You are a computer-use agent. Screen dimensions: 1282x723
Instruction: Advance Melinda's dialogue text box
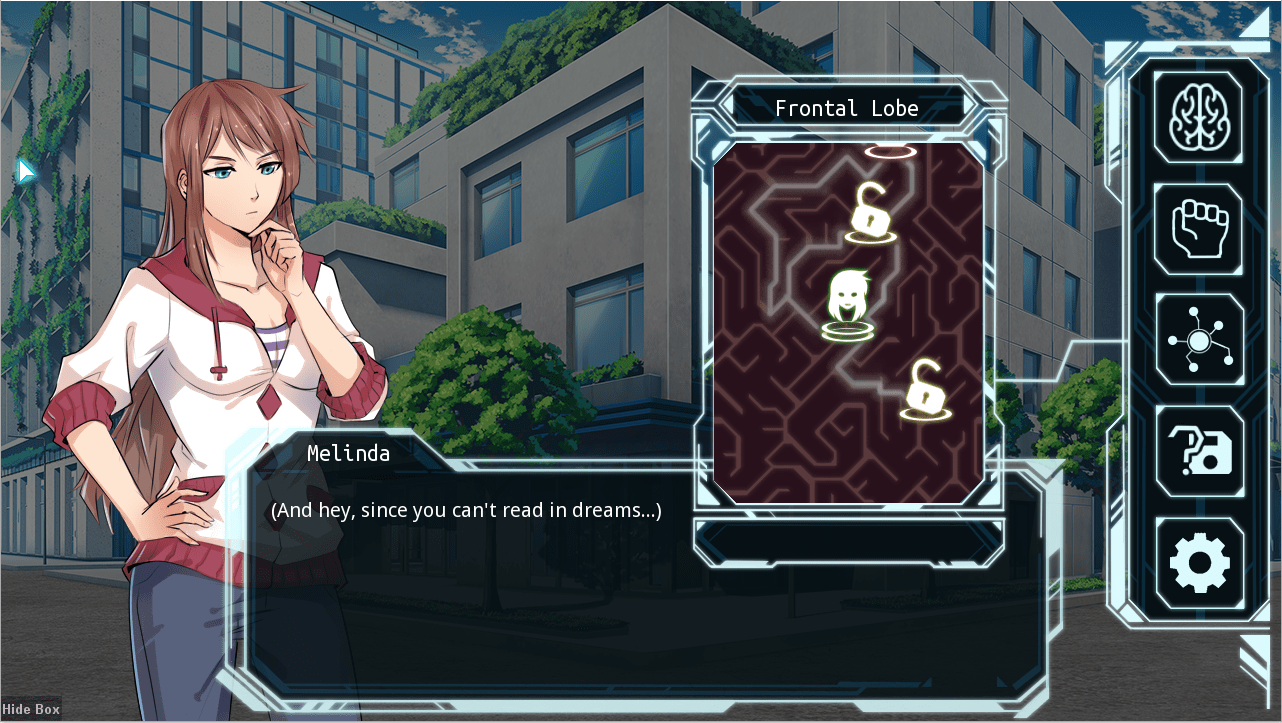pos(640,590)
